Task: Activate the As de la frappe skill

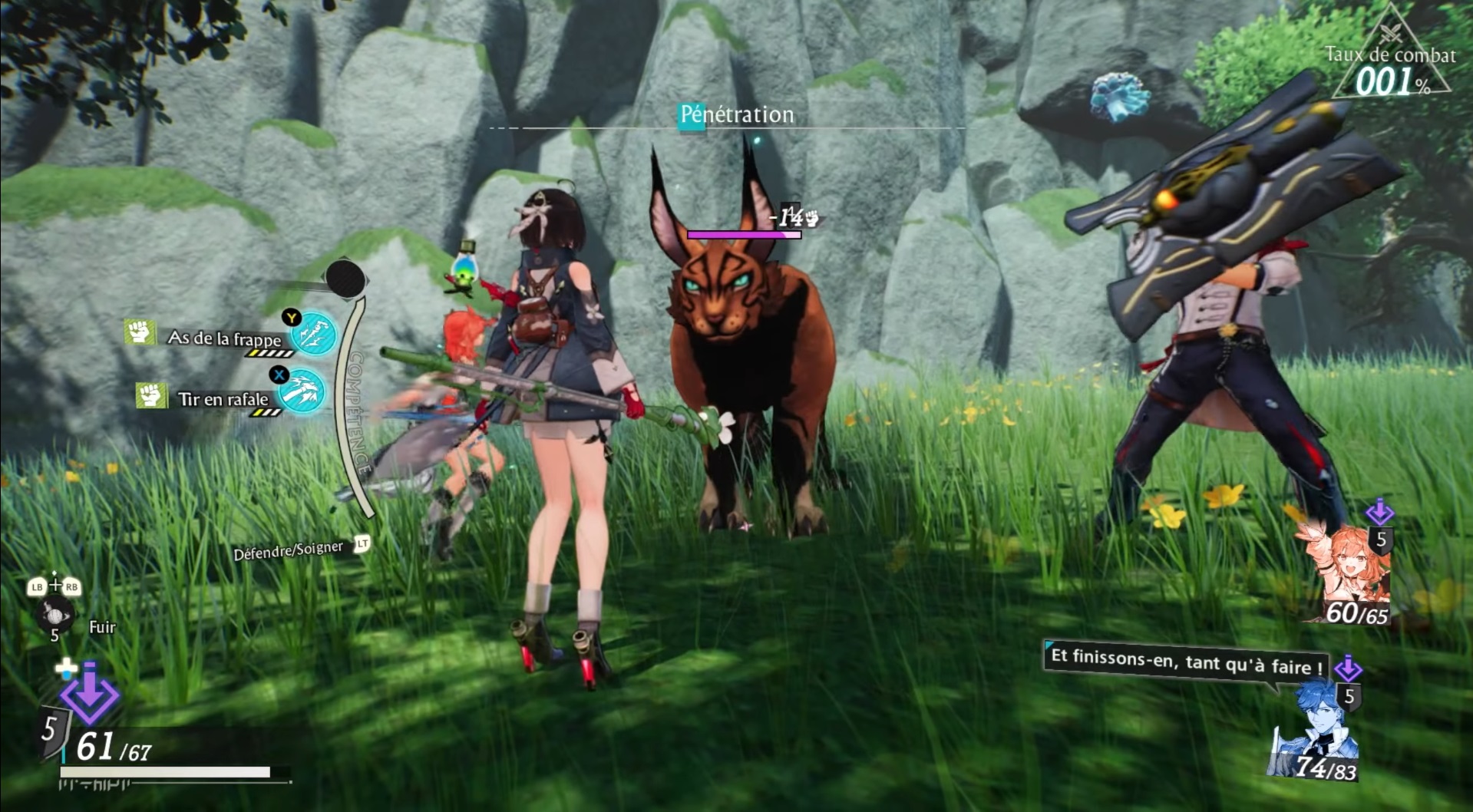Action: tap(314, 334)
